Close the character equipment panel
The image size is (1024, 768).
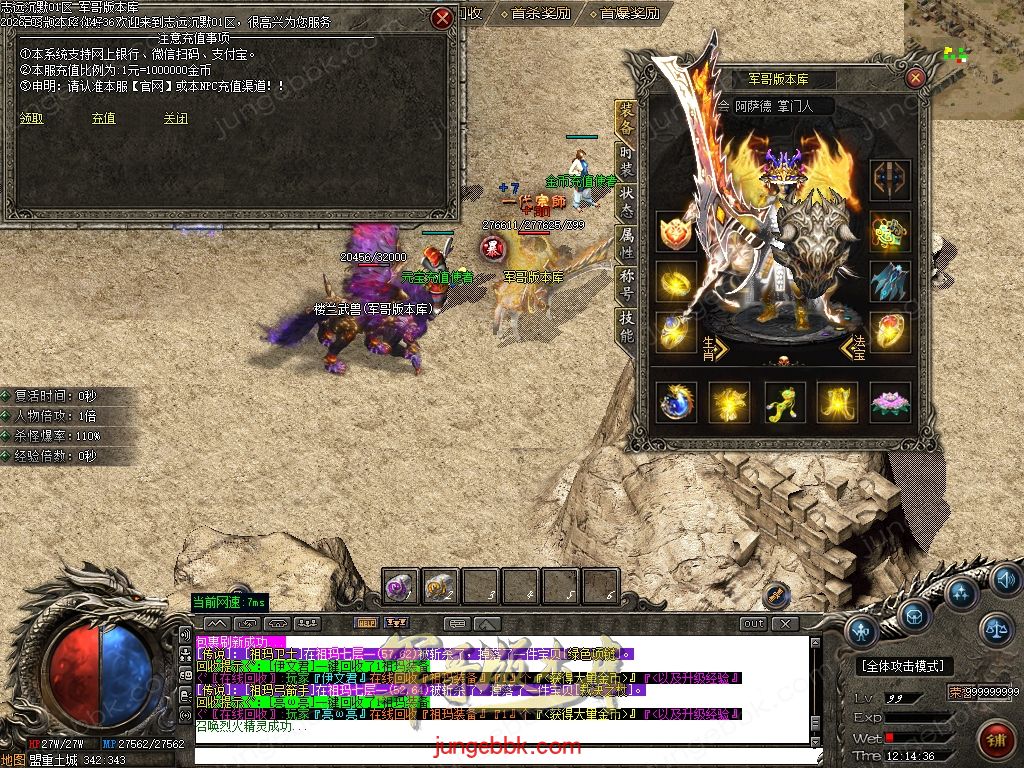tap(915, 78)
